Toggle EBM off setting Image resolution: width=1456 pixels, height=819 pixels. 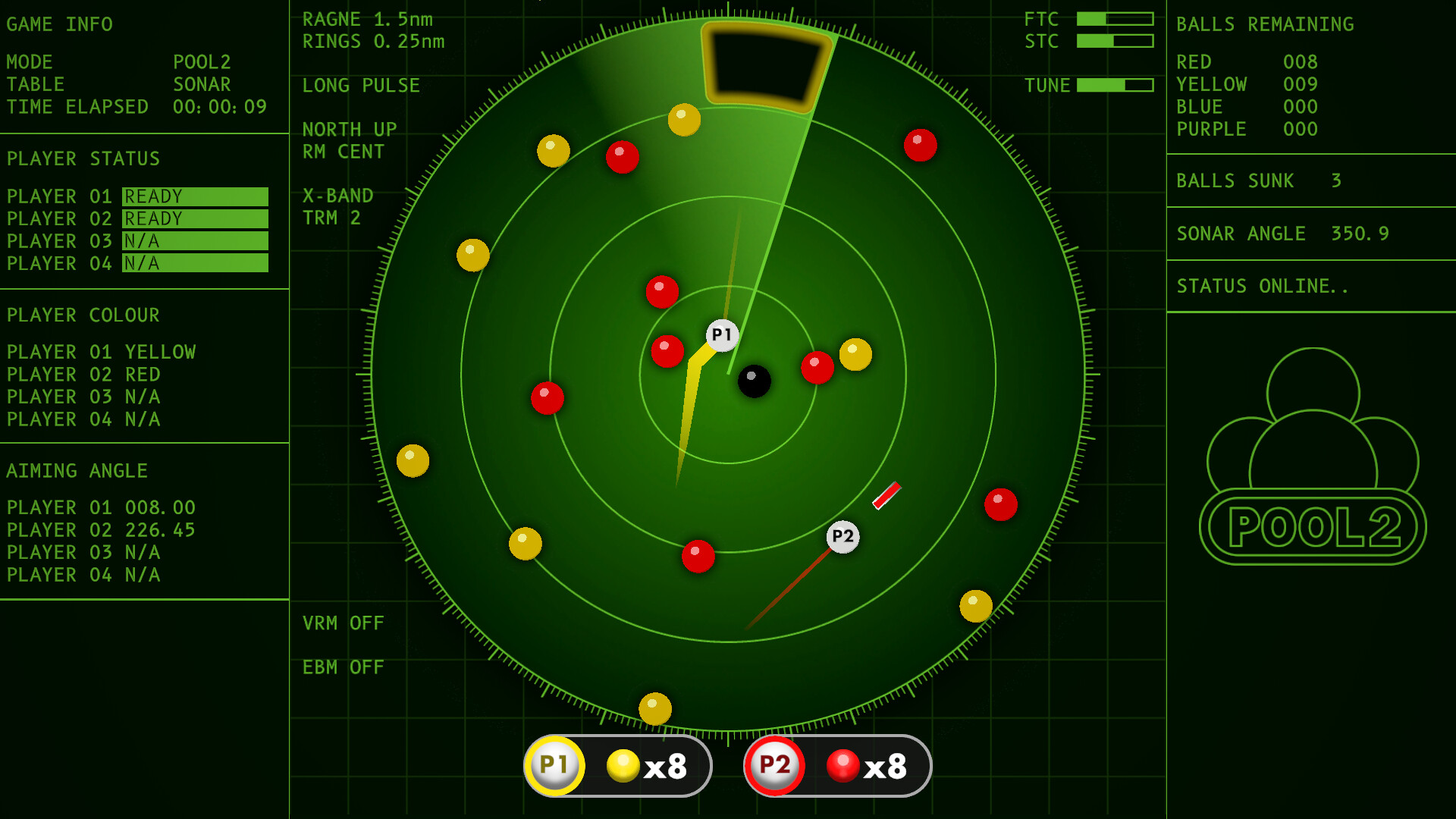(341, 667)
